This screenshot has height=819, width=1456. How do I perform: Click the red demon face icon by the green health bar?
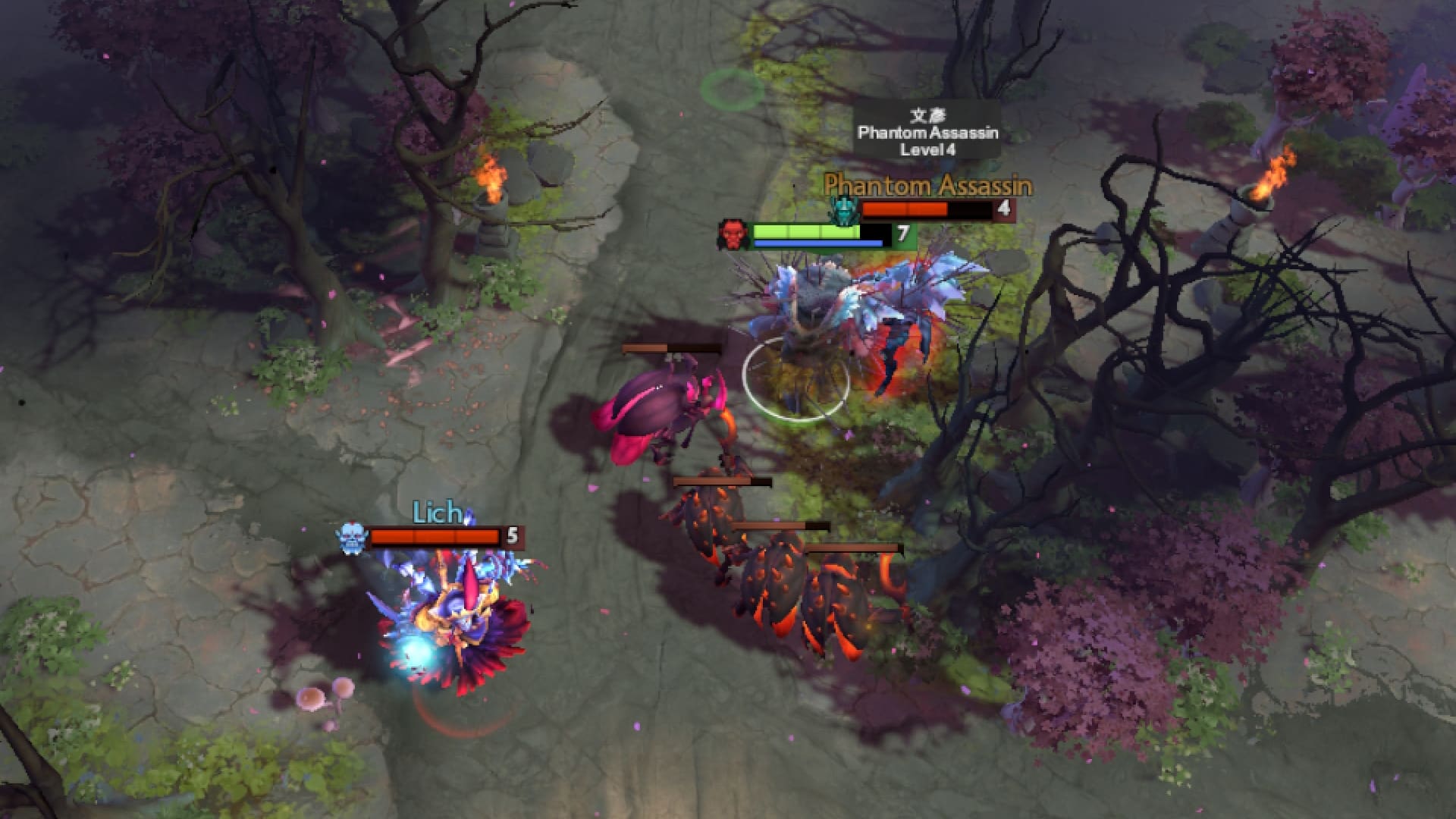click(732, 236)
